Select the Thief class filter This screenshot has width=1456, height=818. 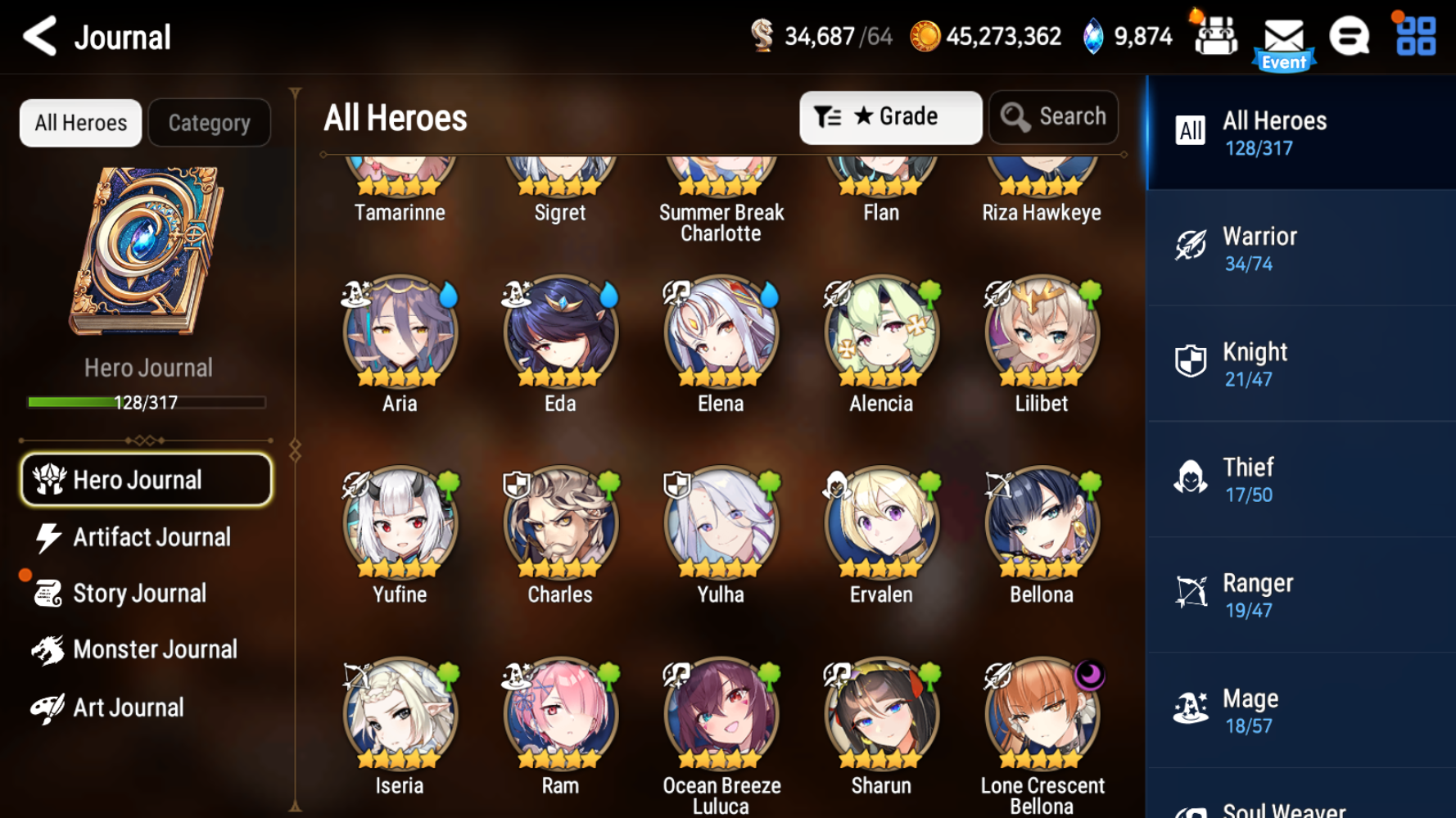(1300, 478)
